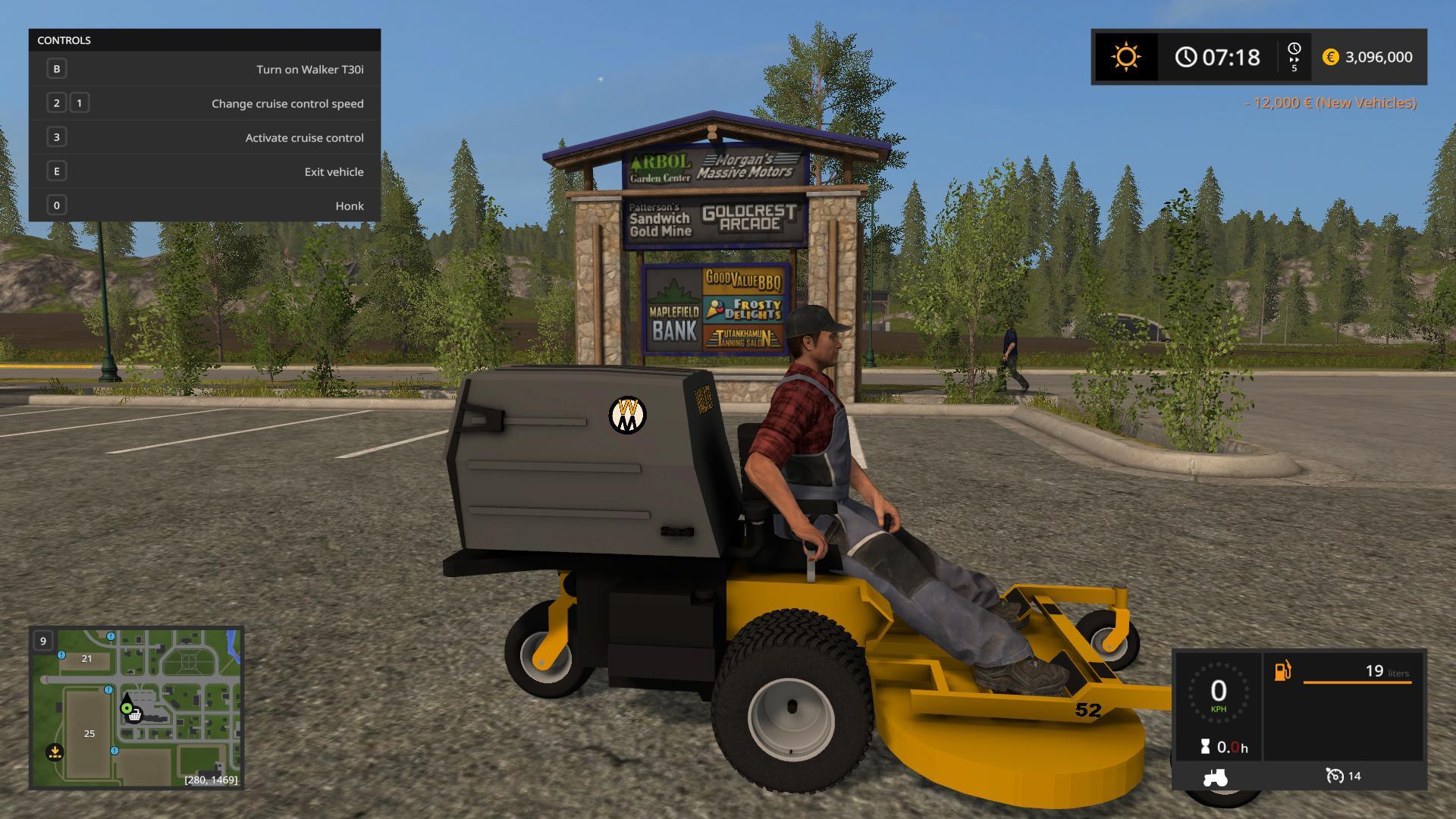Click the euro coin money icon
Screen dimensions: 1456x819
tap(1330, 57)
